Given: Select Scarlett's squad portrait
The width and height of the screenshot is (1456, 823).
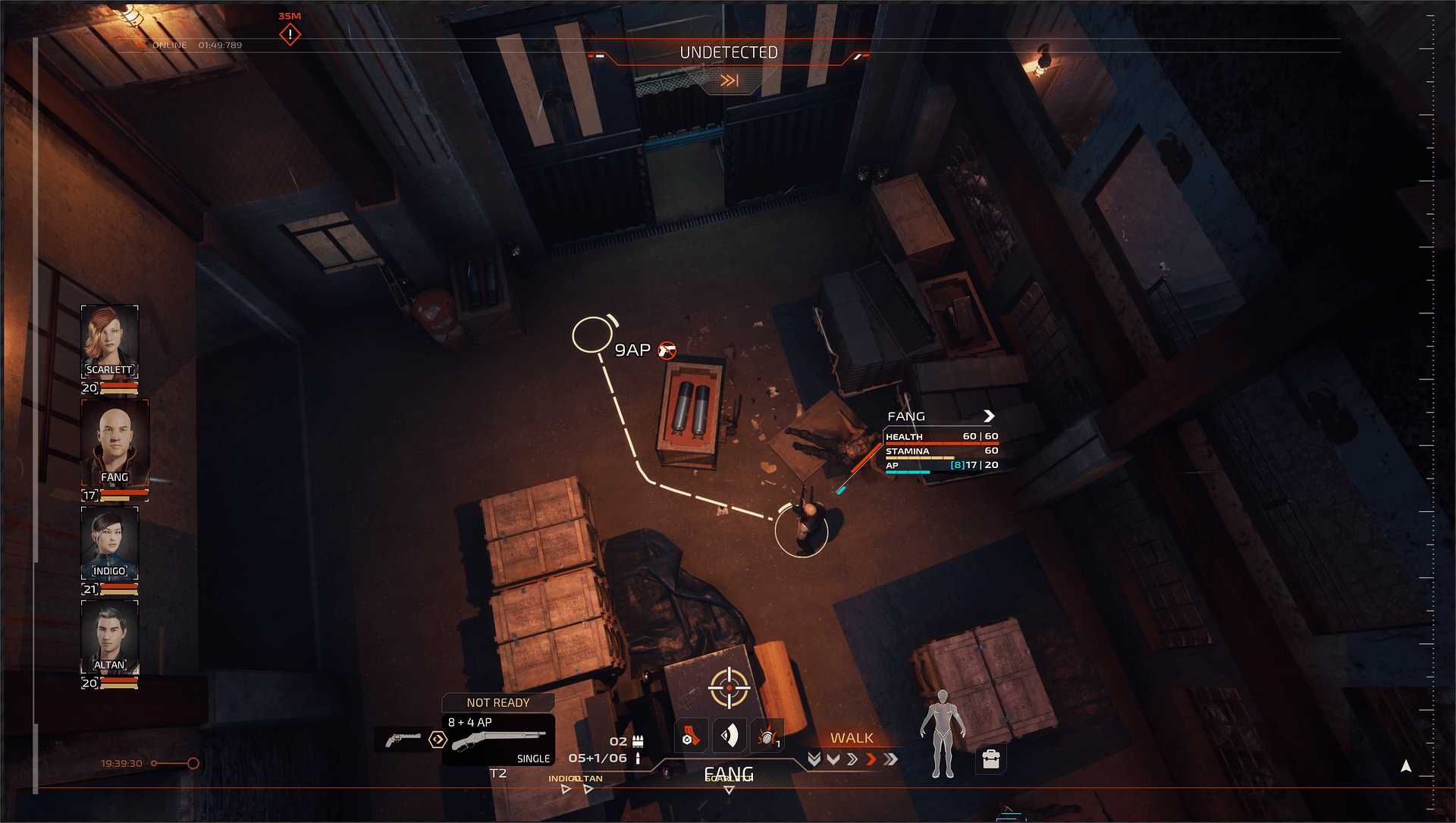Looking at the screenshot, I should click(109, 340).
